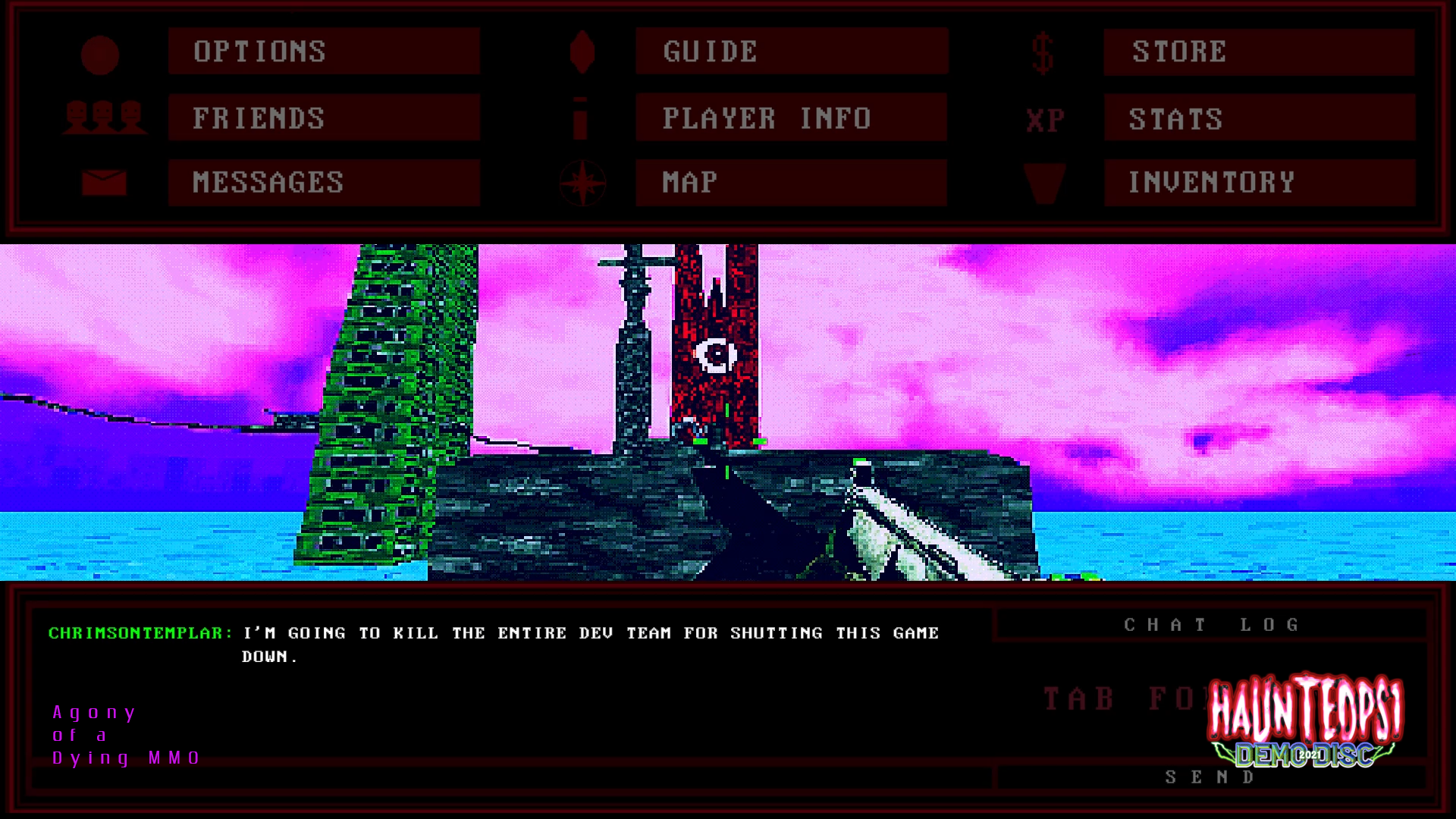Open the Messages panel

323,182
